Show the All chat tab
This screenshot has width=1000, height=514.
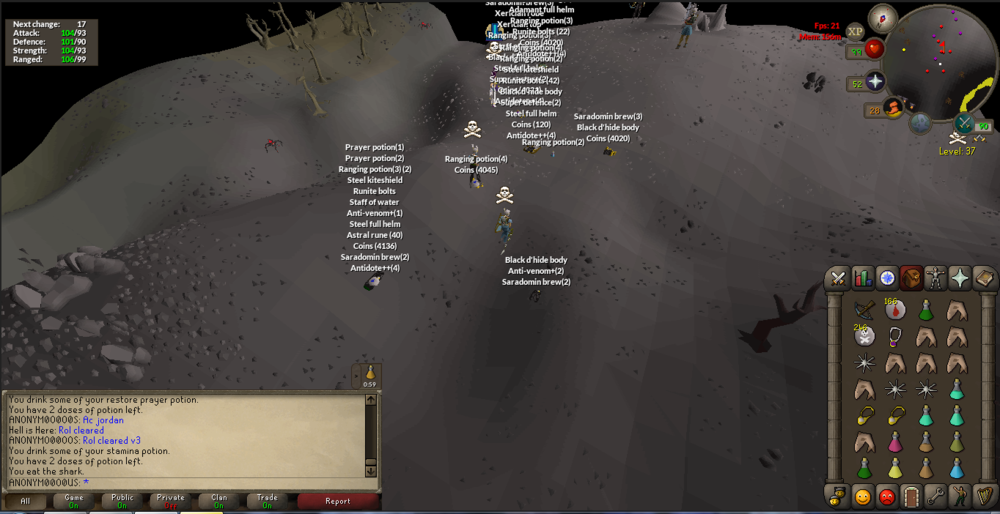click(x=26, y=501)
